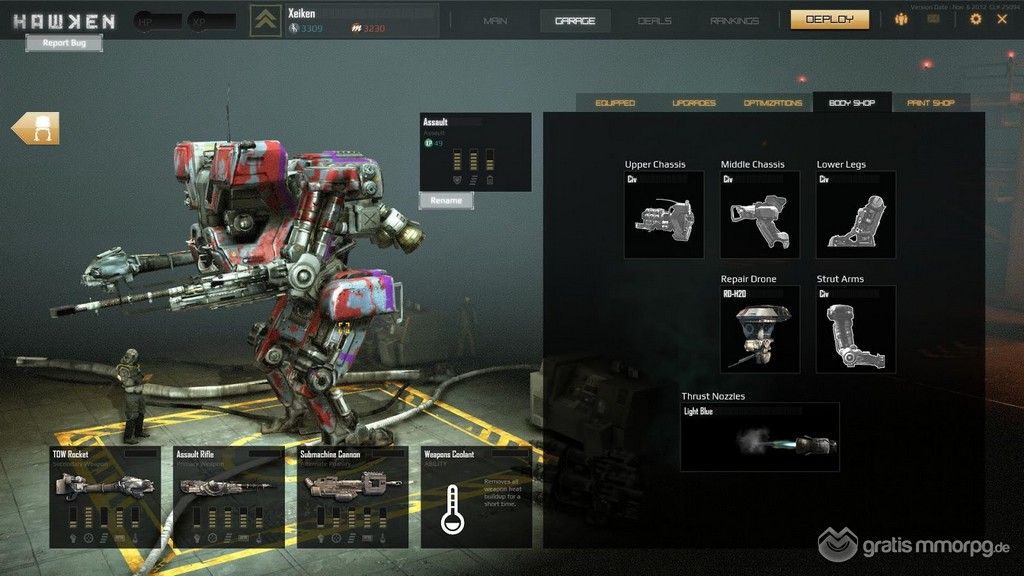Switch to the Equipped tab

point(615,103)
